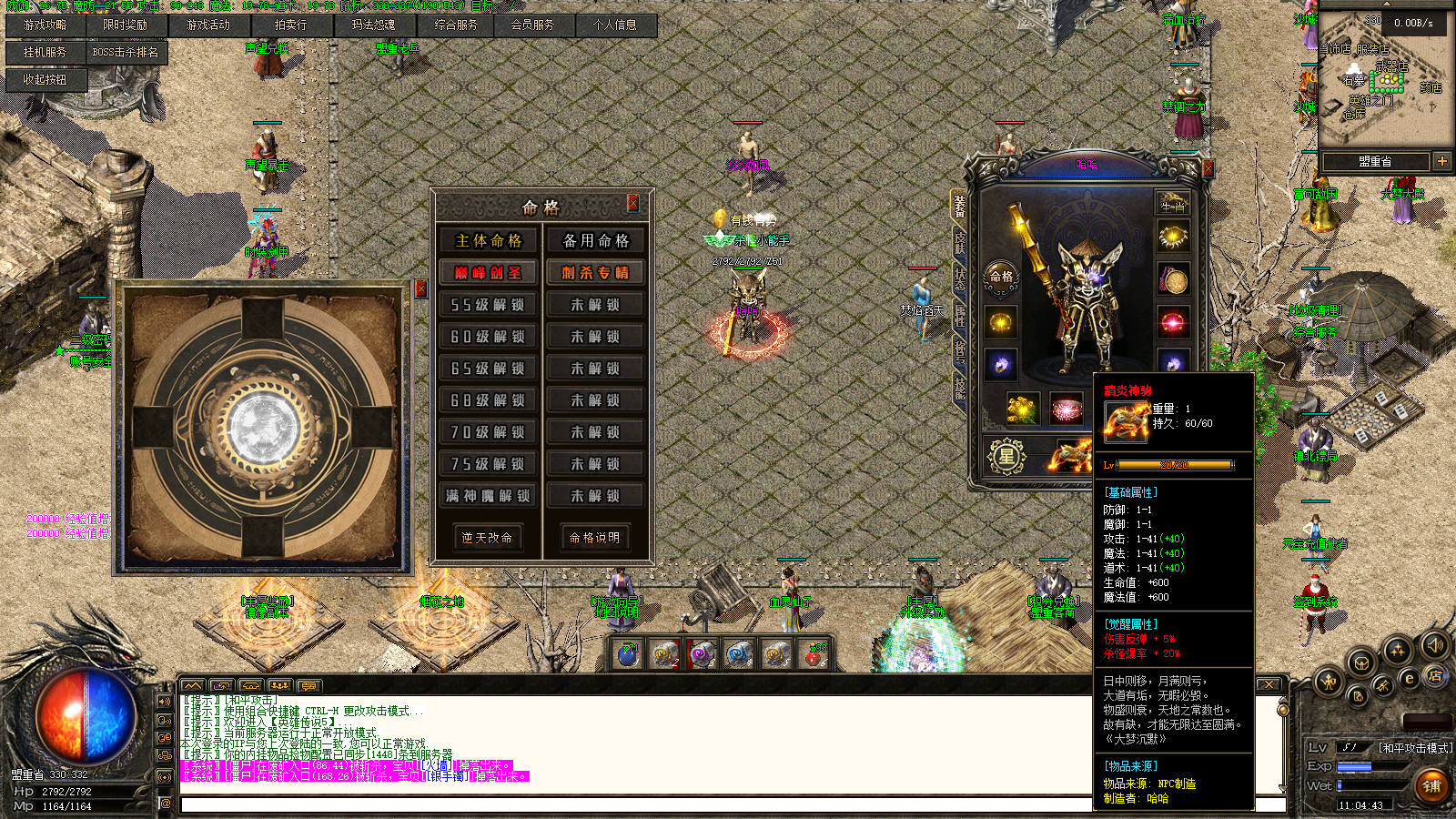This screenshot has height=819, width=1456.
Task: Close the 命格 destiny panel
Action: point(633,203)
